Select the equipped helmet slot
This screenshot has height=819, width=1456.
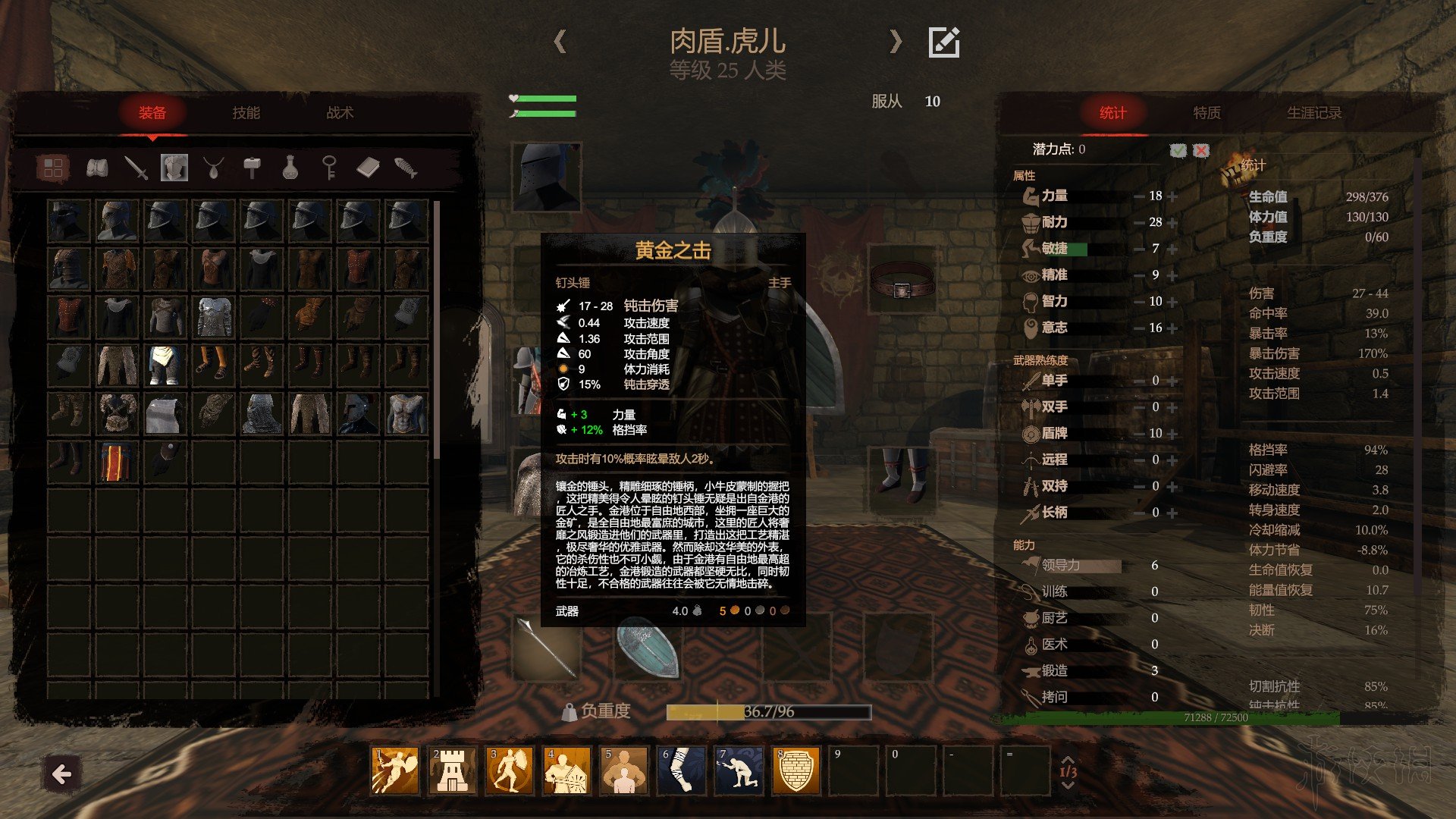point(546,177)
